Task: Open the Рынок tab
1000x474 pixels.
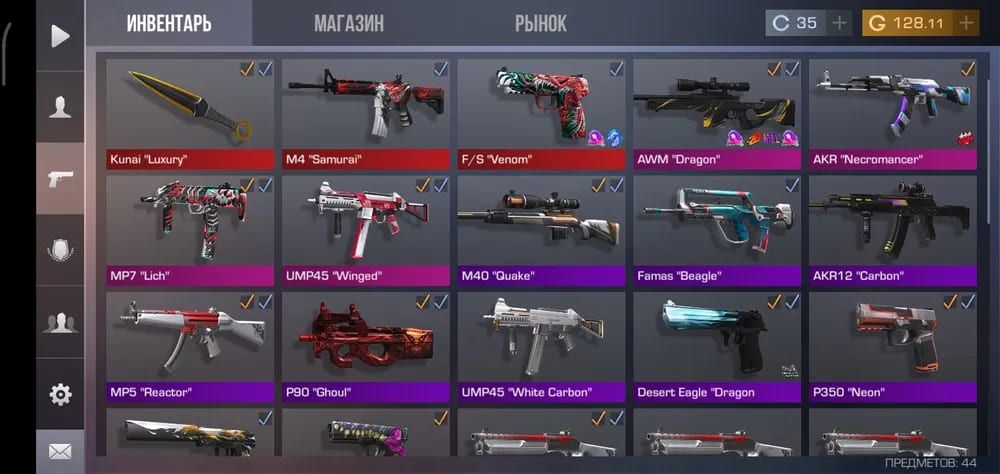Action: (x=541, y=23)
